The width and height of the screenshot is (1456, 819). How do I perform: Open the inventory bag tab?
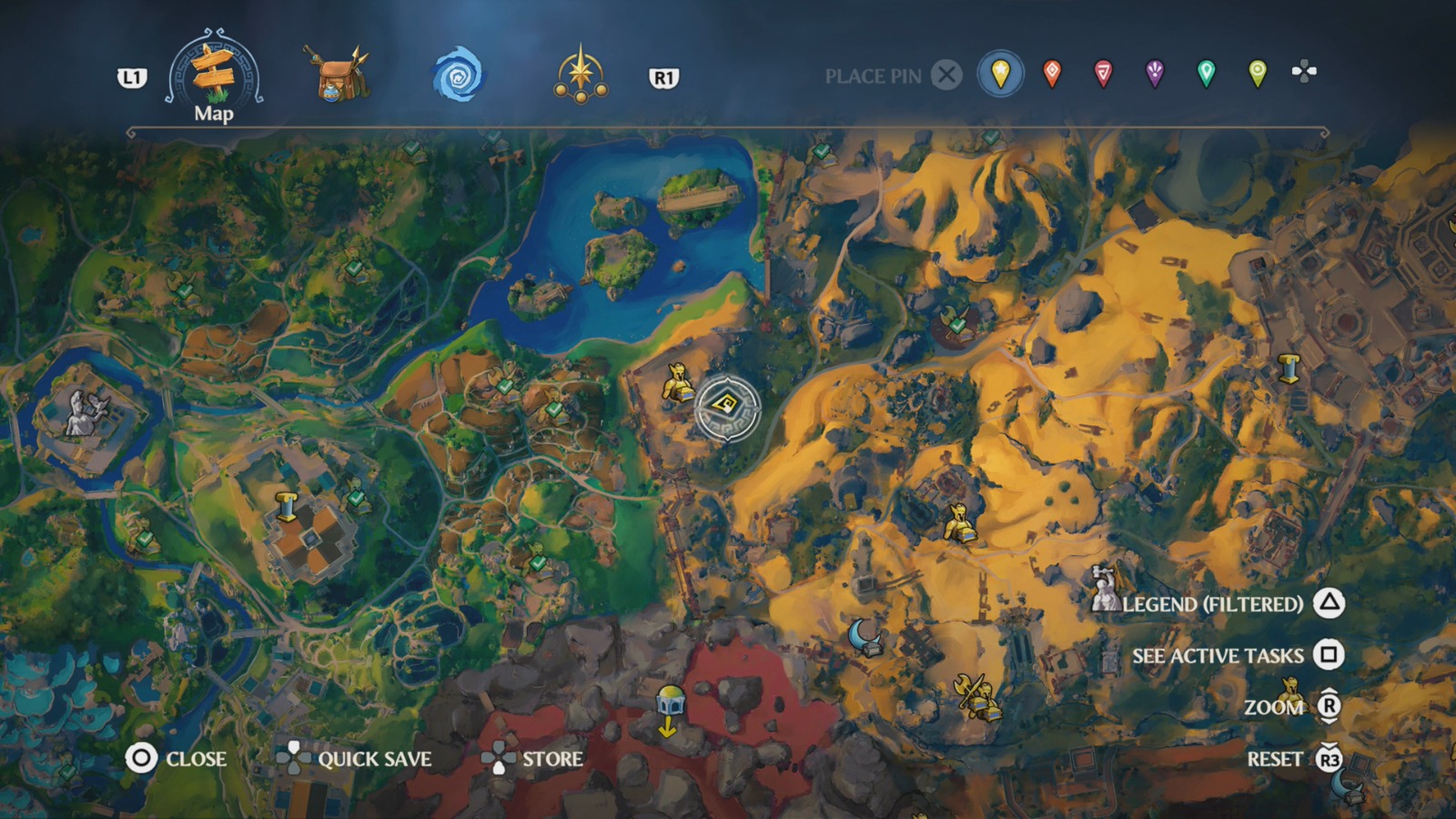[335, 76]
